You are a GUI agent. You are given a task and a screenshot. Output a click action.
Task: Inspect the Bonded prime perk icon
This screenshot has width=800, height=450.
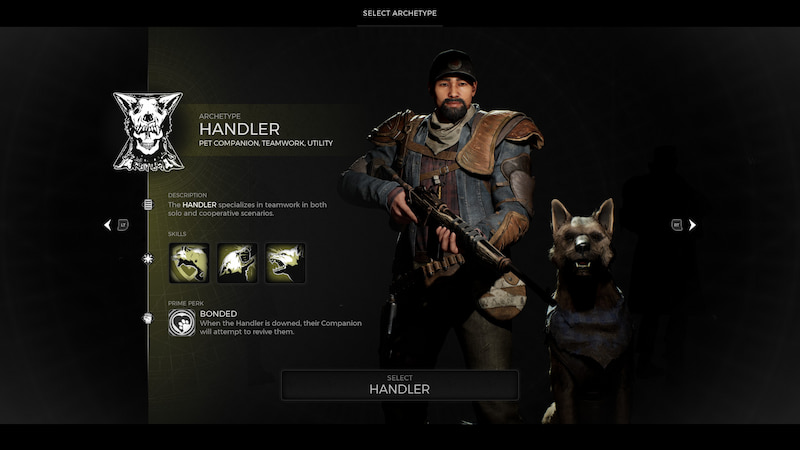(182, 322)
